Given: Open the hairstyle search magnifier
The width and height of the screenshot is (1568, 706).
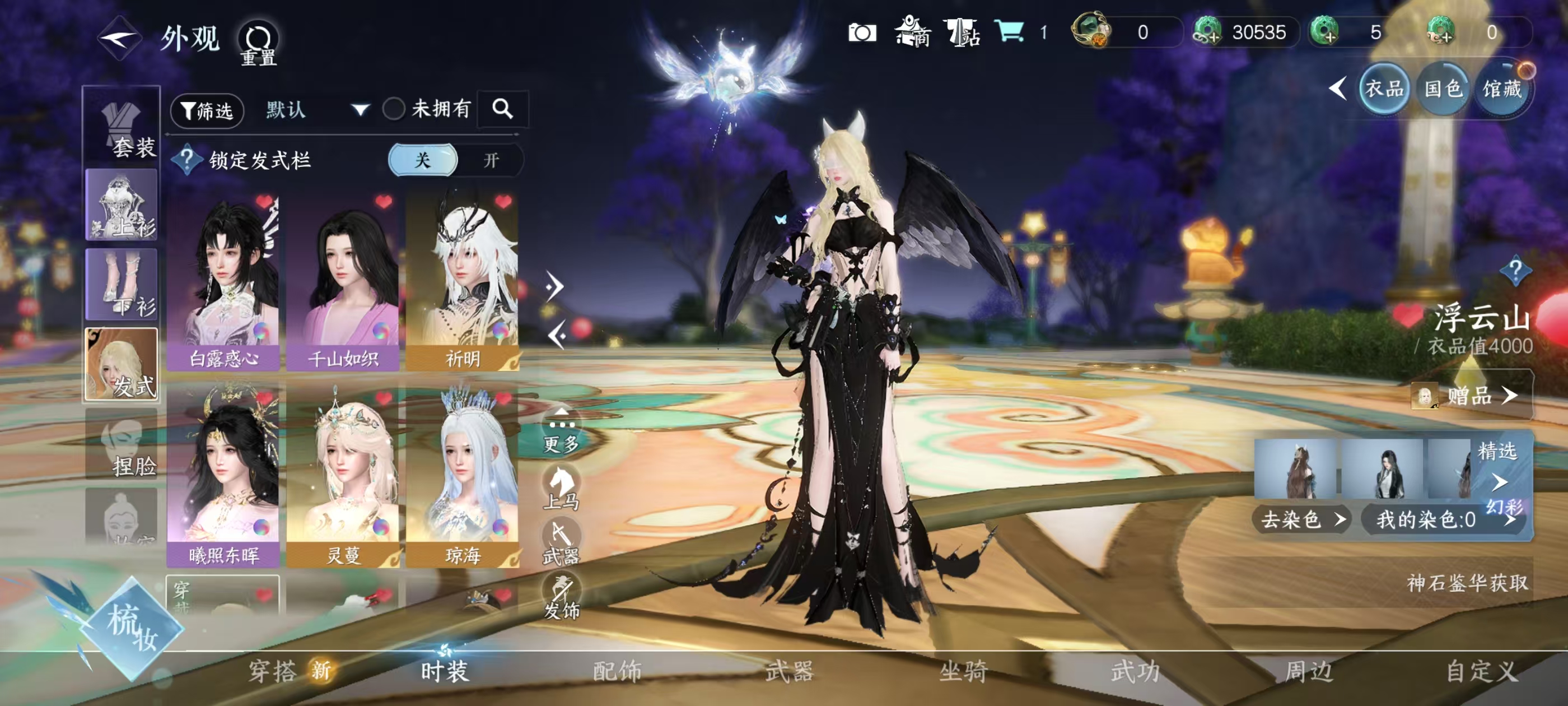Looking at the screenshot, I should click(x=502, y=109).
